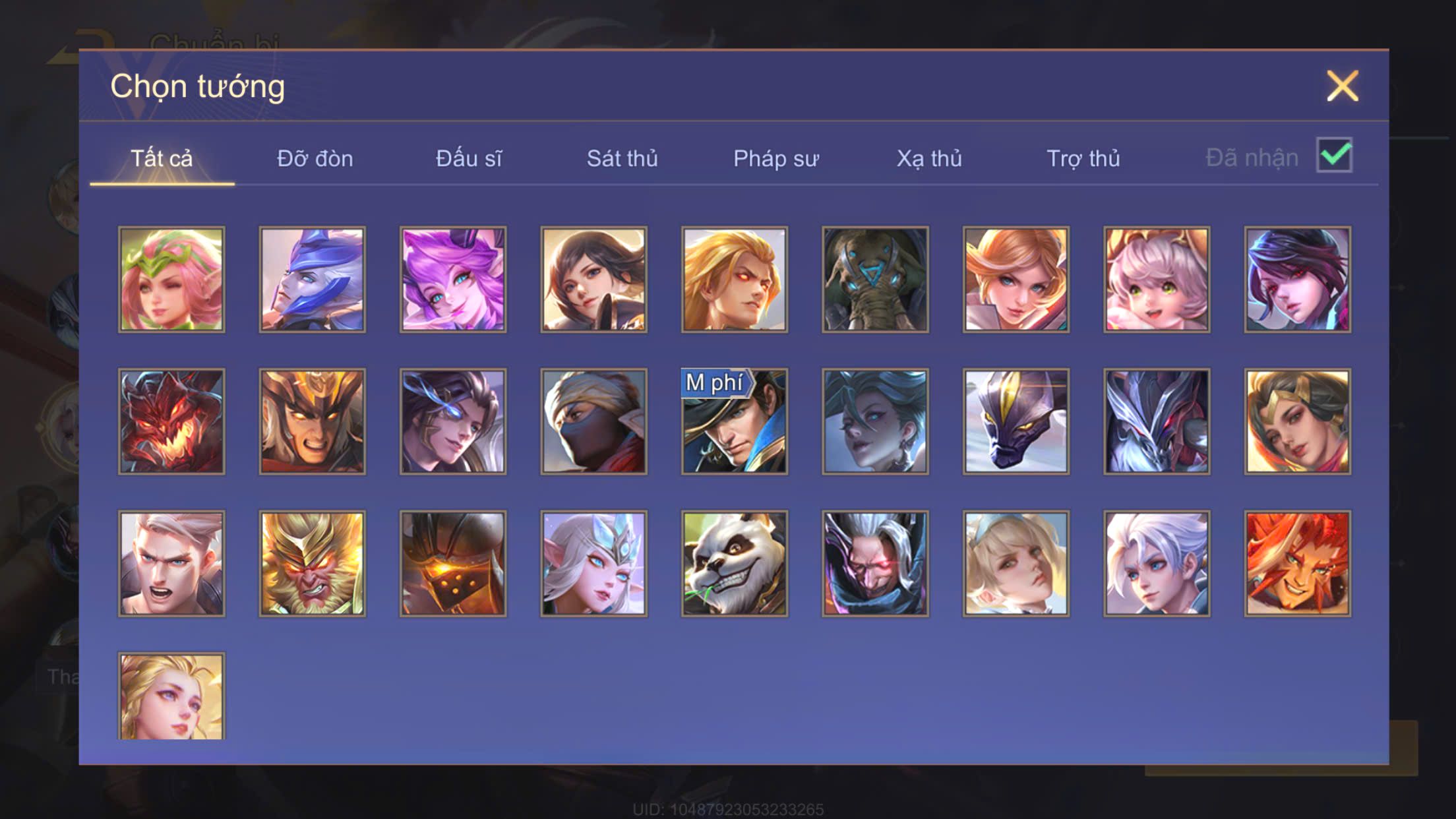Pick the blonde braided-hair hero in bottom row
This screenshot has height=819, width=1456.
click(171, 696)
